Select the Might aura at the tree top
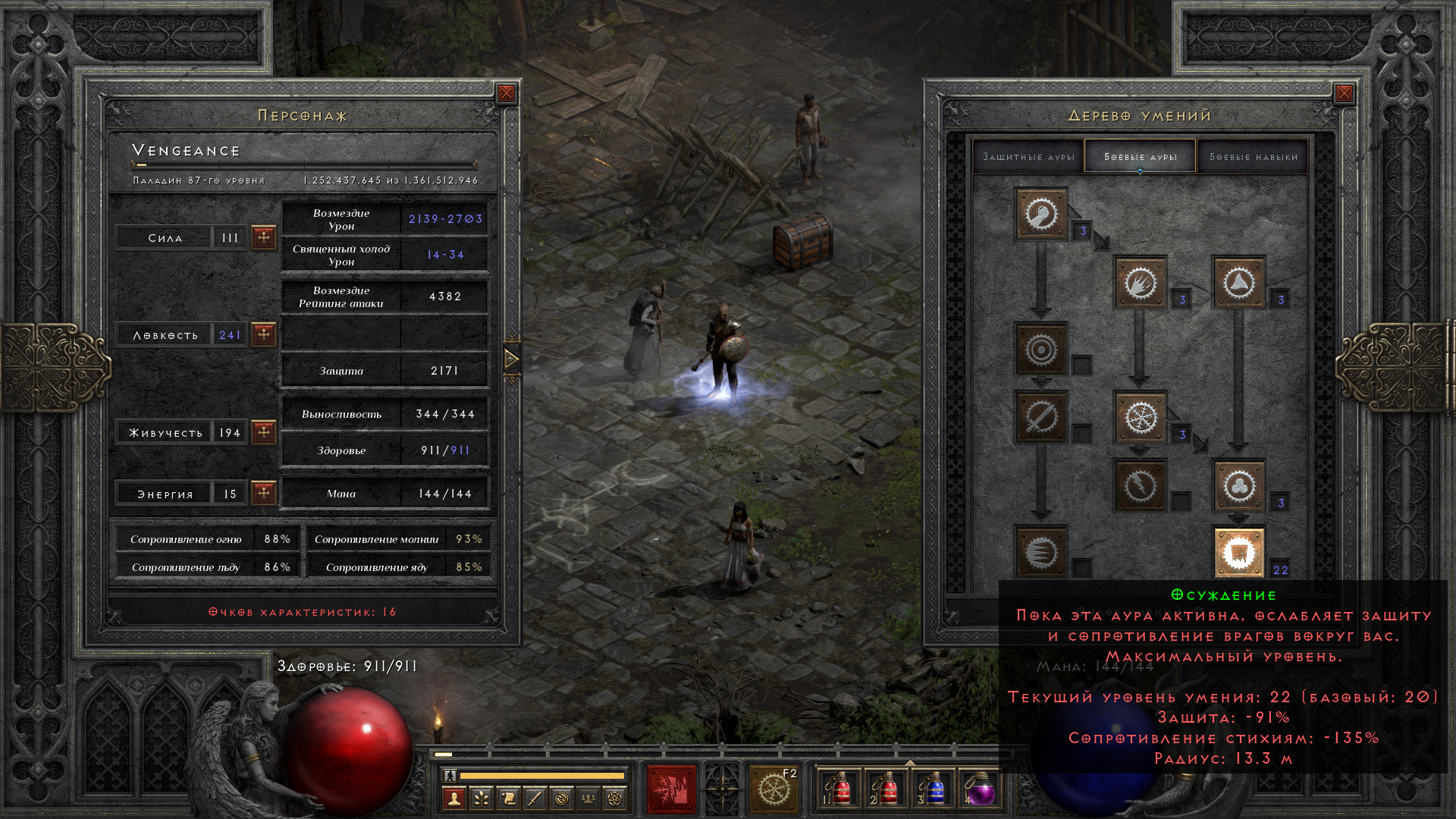 tap(1041, 214)
